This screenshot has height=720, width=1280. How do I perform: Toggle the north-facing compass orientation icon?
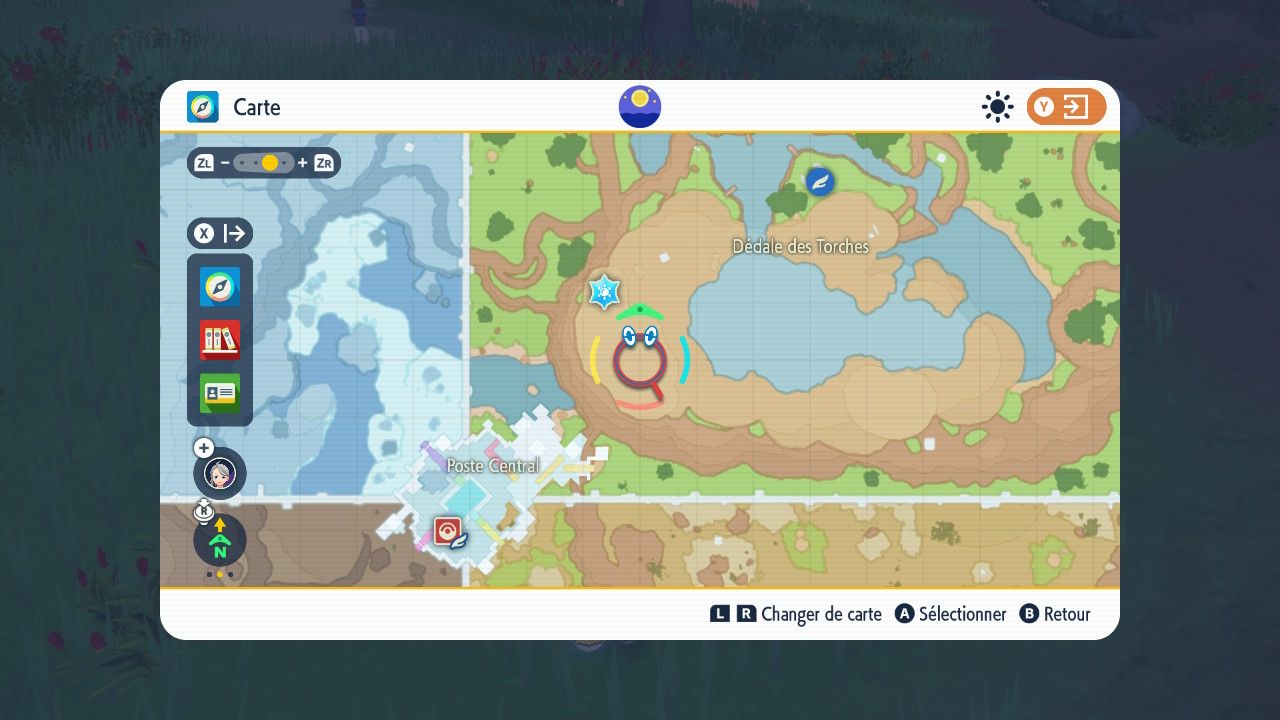coord(220,541)
